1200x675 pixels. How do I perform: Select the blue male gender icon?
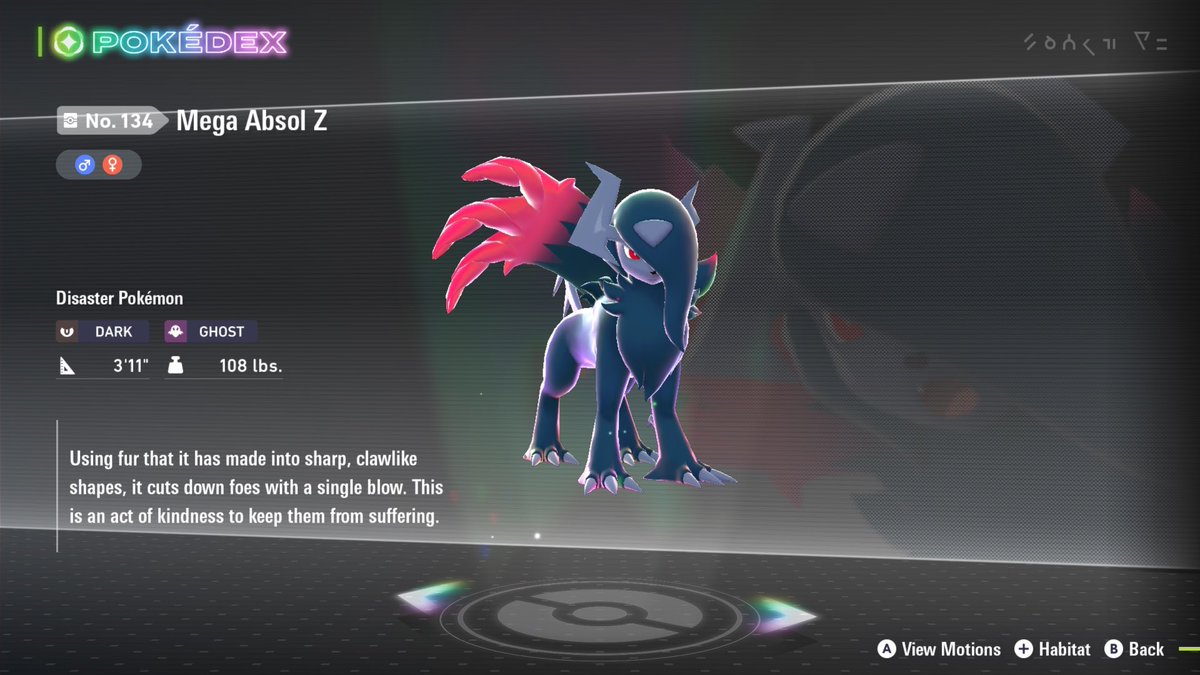85,164
